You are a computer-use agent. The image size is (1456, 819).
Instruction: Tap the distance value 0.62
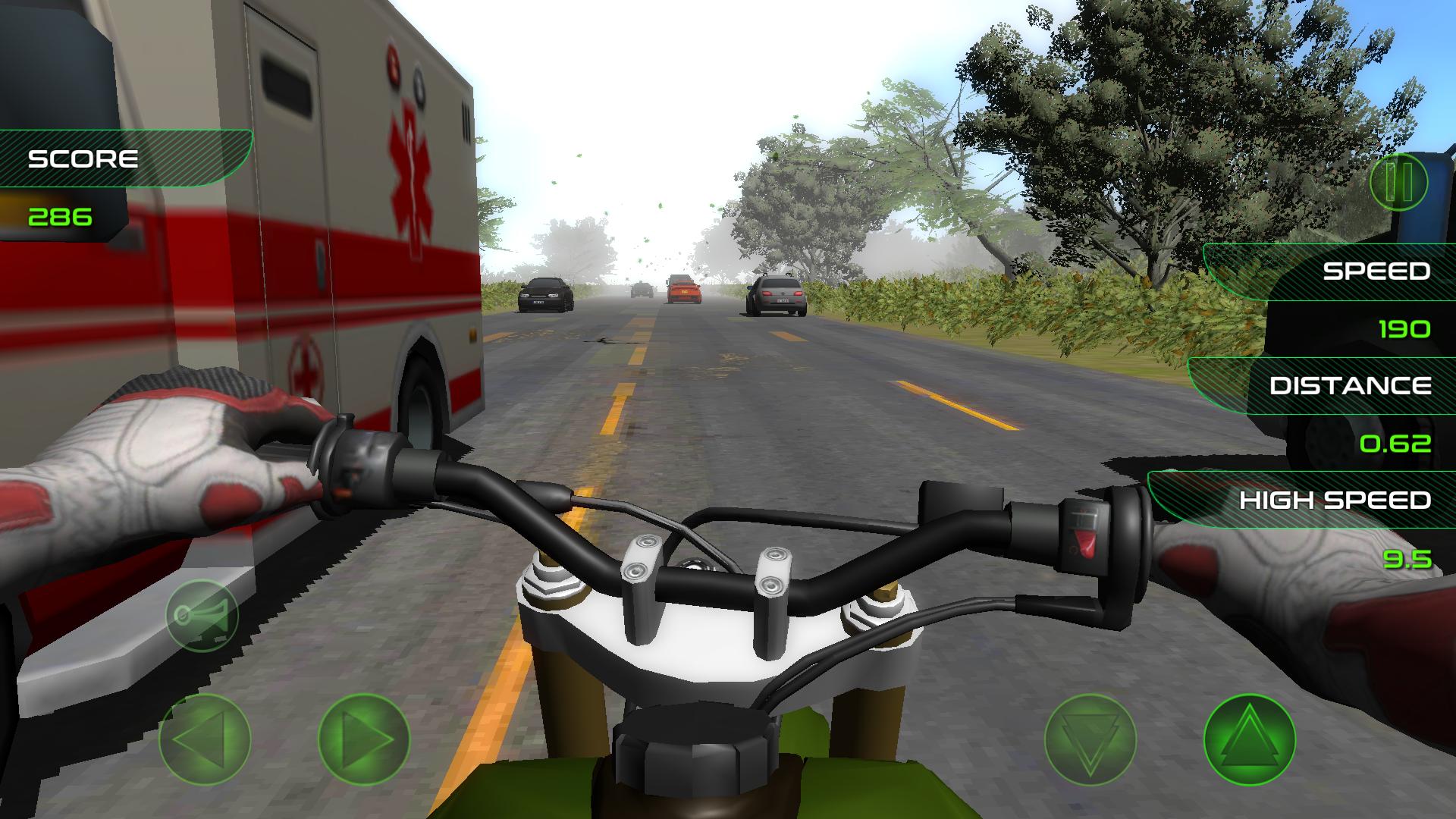point(1398,444)
